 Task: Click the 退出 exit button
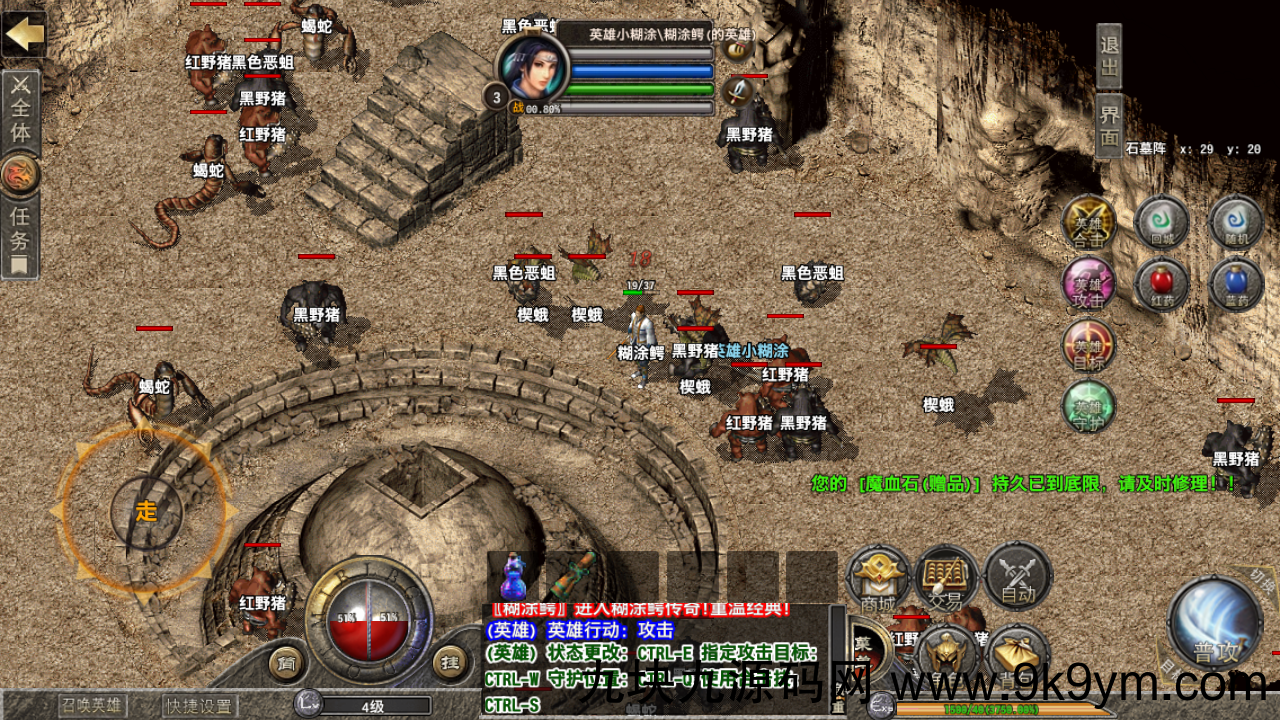tap(1109, 57)
